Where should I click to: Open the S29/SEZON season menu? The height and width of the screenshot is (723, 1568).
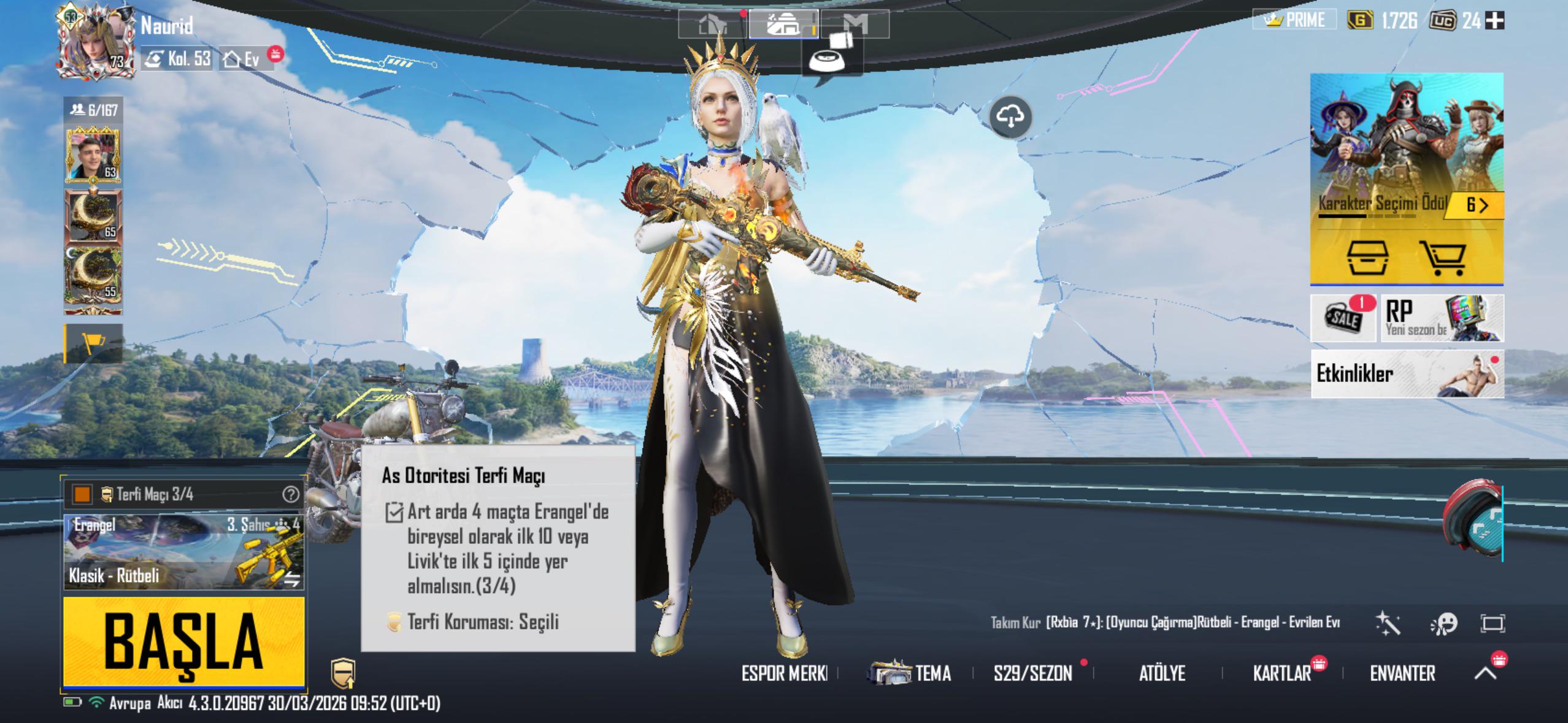coord(1033,673)
